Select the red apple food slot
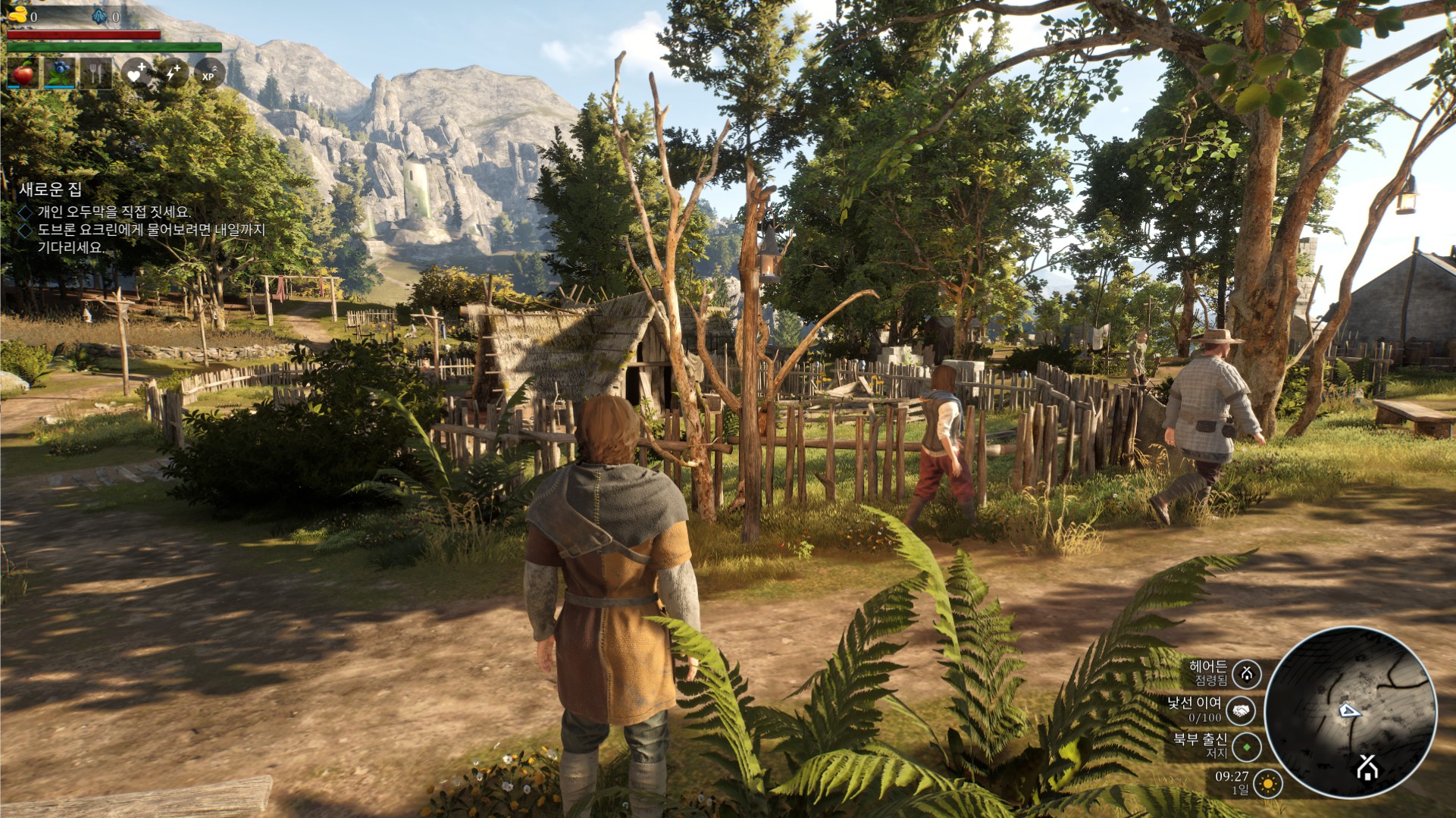This screenshot has width=1456, height=818. (x=23, y=74)
